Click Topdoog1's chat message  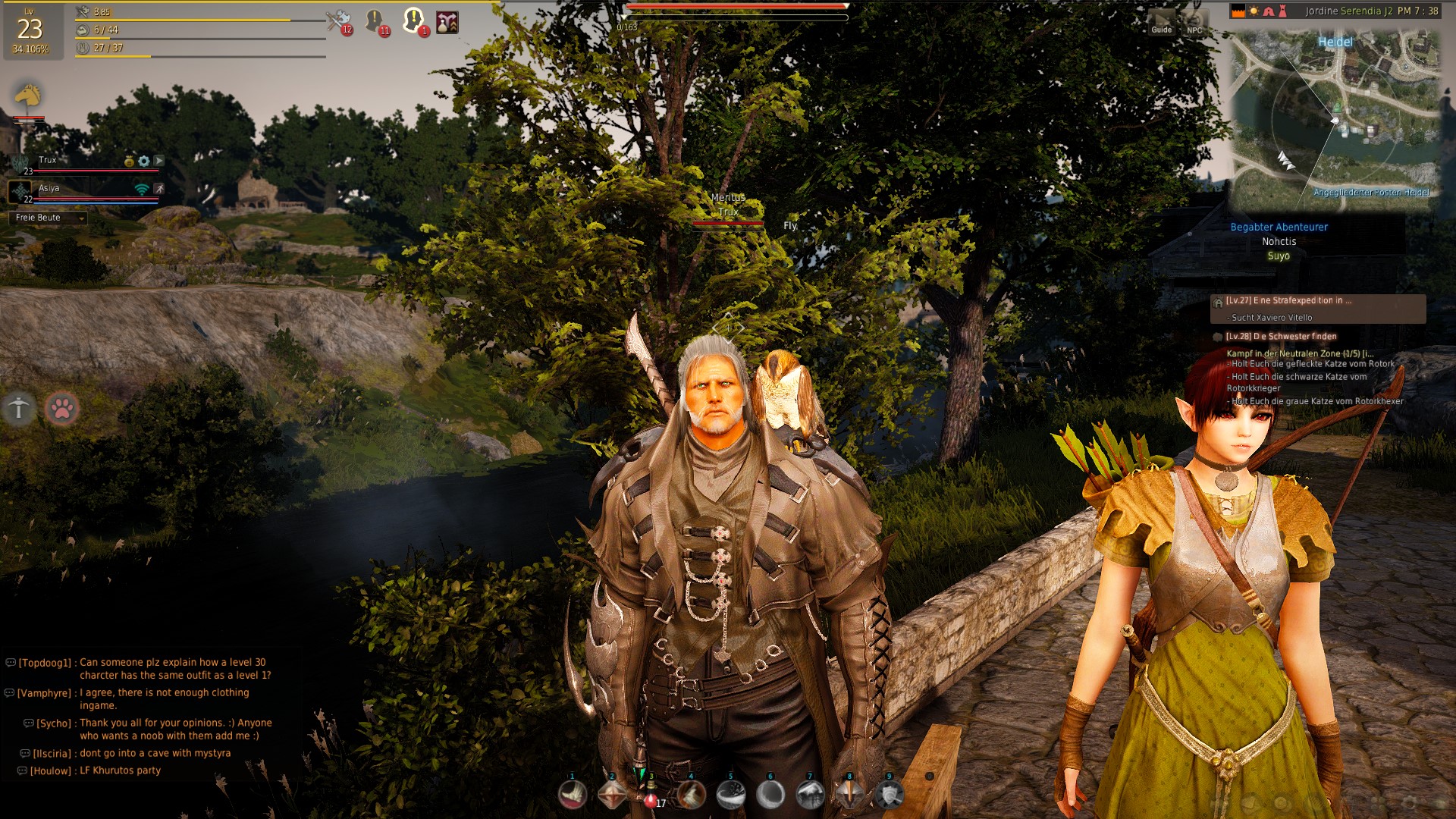tap(174, 668)
